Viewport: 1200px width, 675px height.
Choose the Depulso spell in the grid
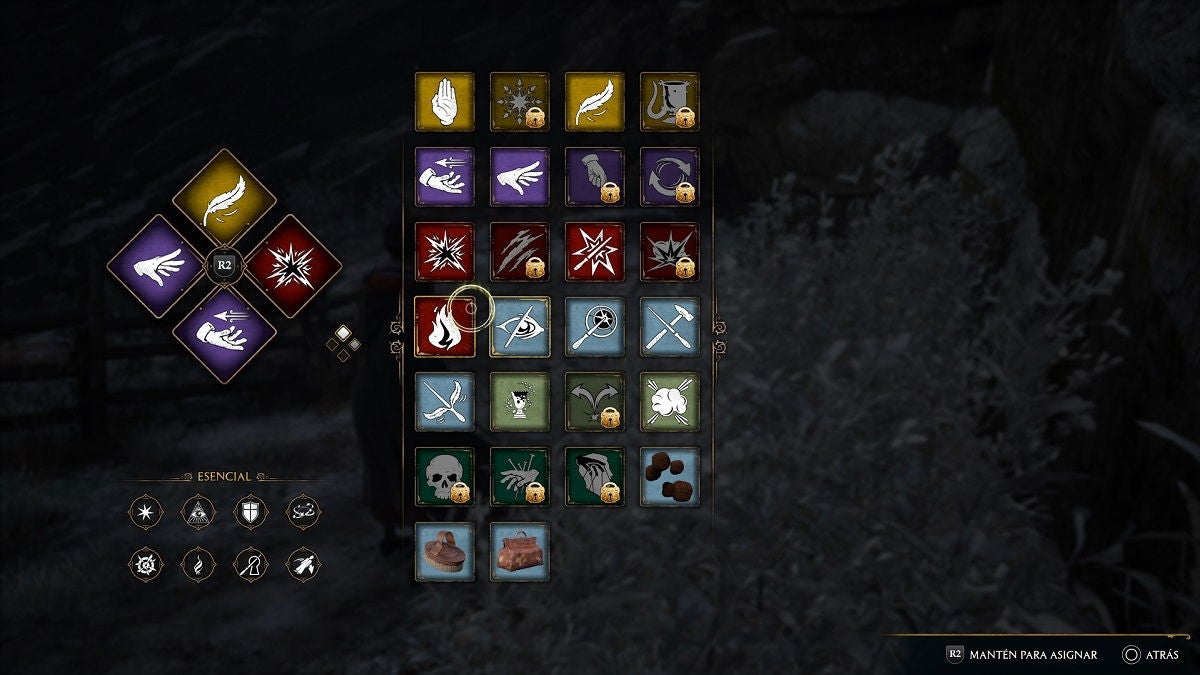point(519,177)
